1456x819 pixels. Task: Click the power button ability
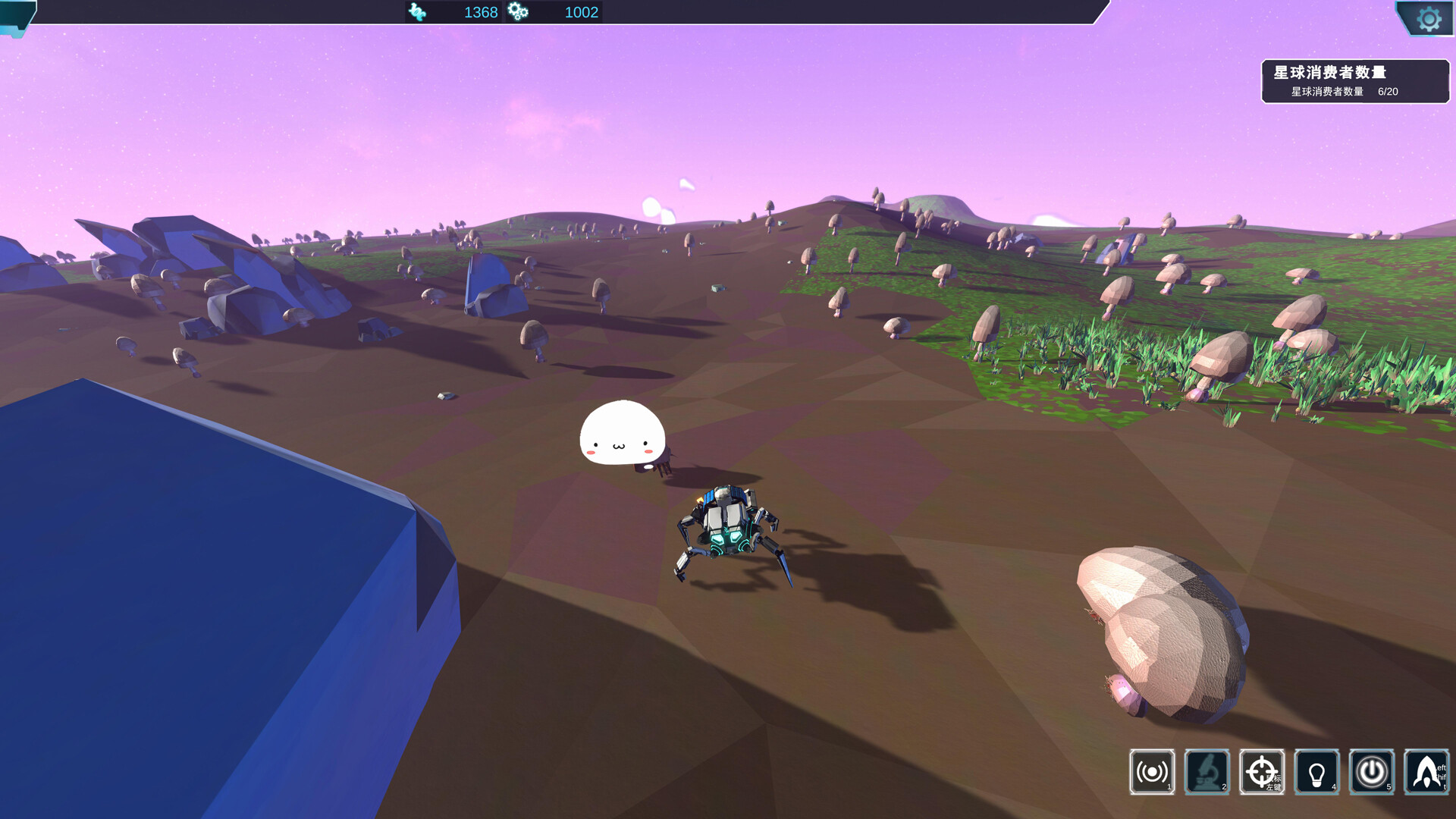[x=1371, y=772]
